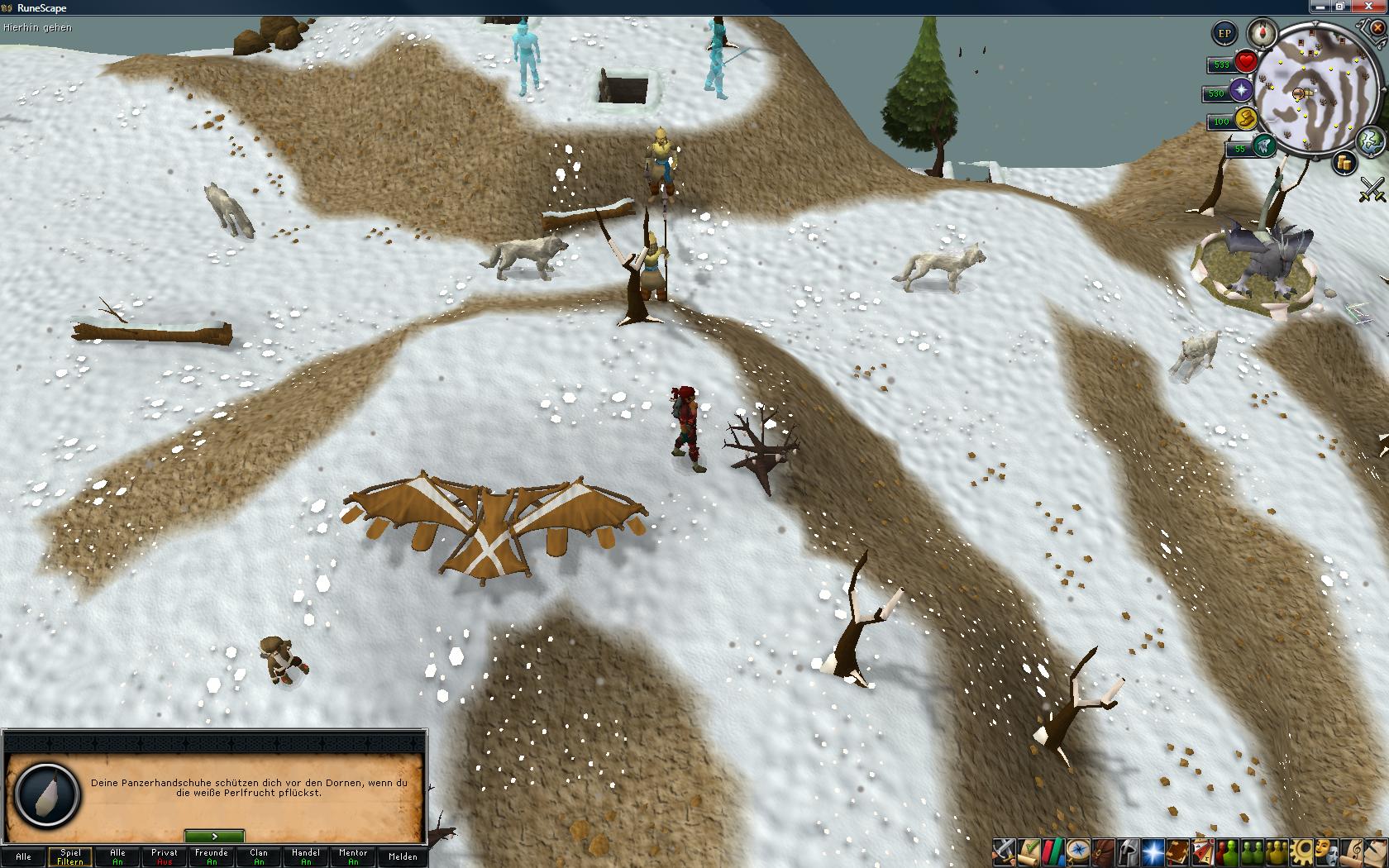This screenshot has width=1389, height=868.
Task: Open the music note scroll tab
Action: click(x=1354, y=851)
